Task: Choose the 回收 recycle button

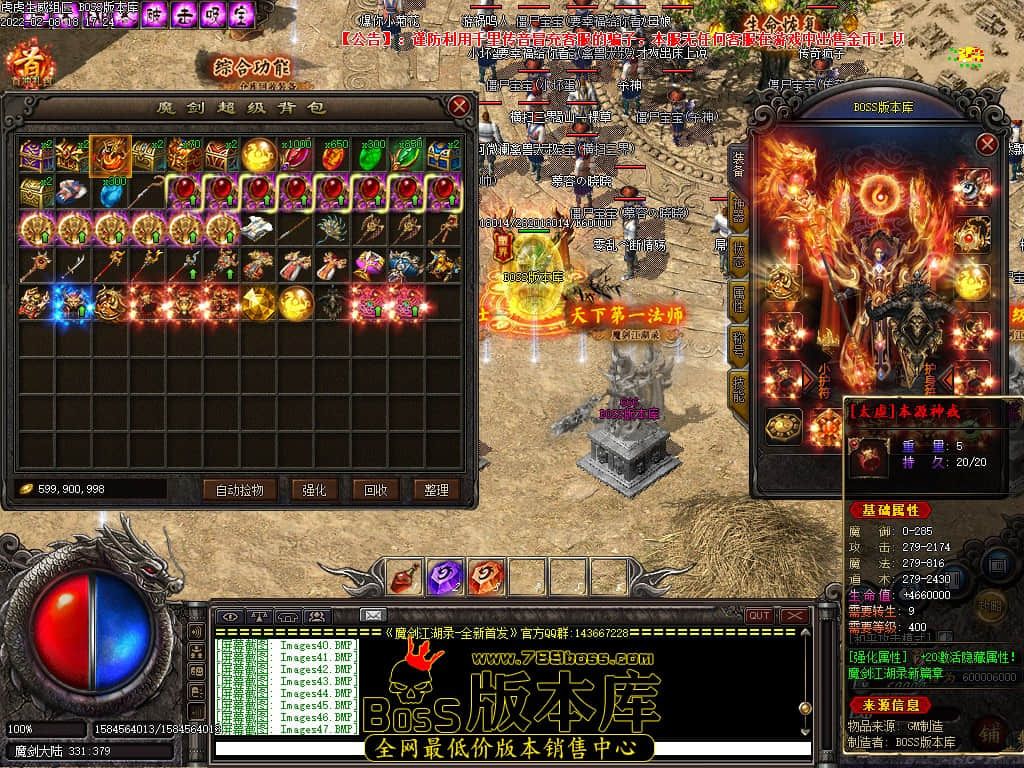Action: click(375, 490)
